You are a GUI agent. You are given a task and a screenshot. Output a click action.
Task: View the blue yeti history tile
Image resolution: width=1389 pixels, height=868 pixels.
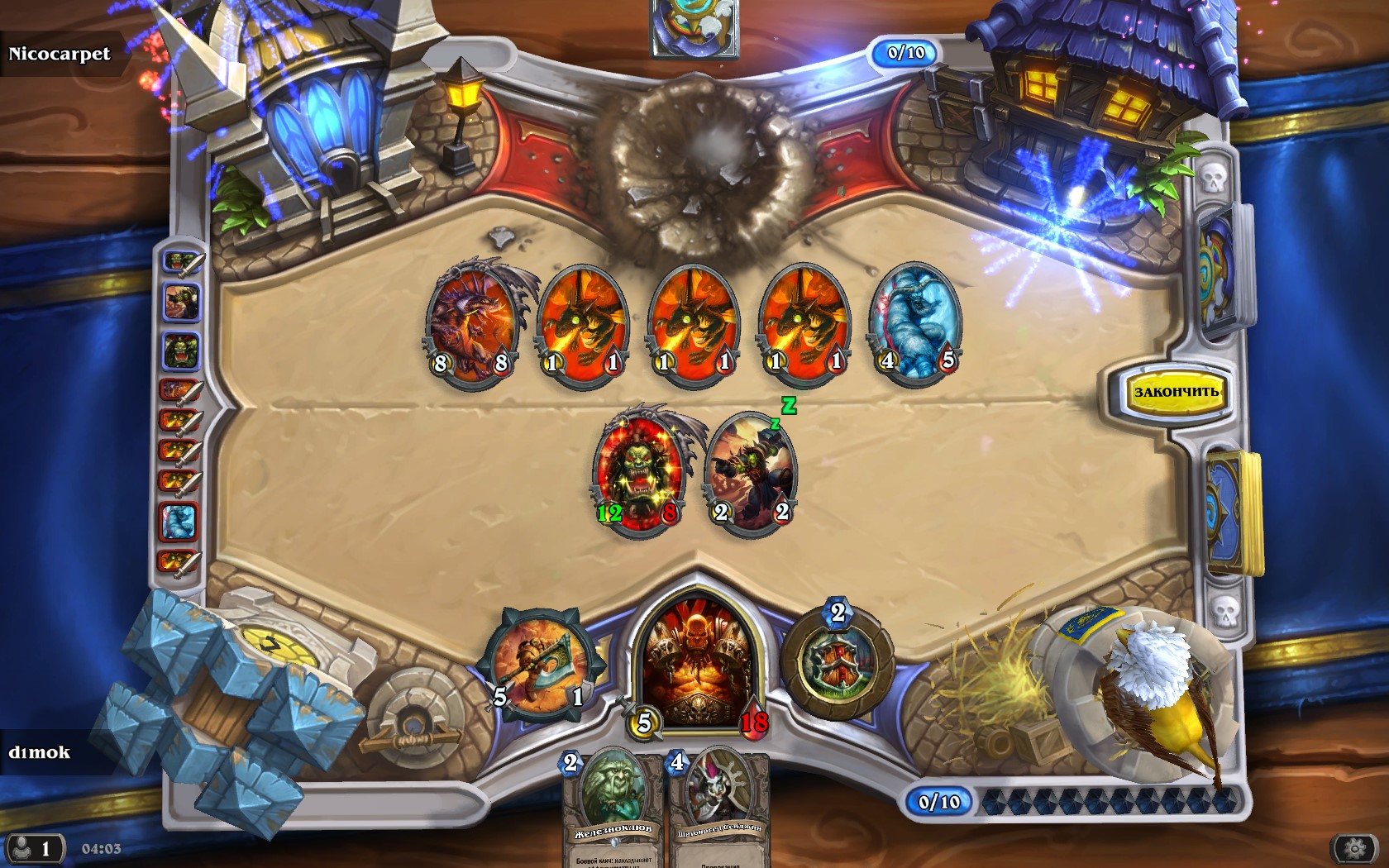click(179, 521)
